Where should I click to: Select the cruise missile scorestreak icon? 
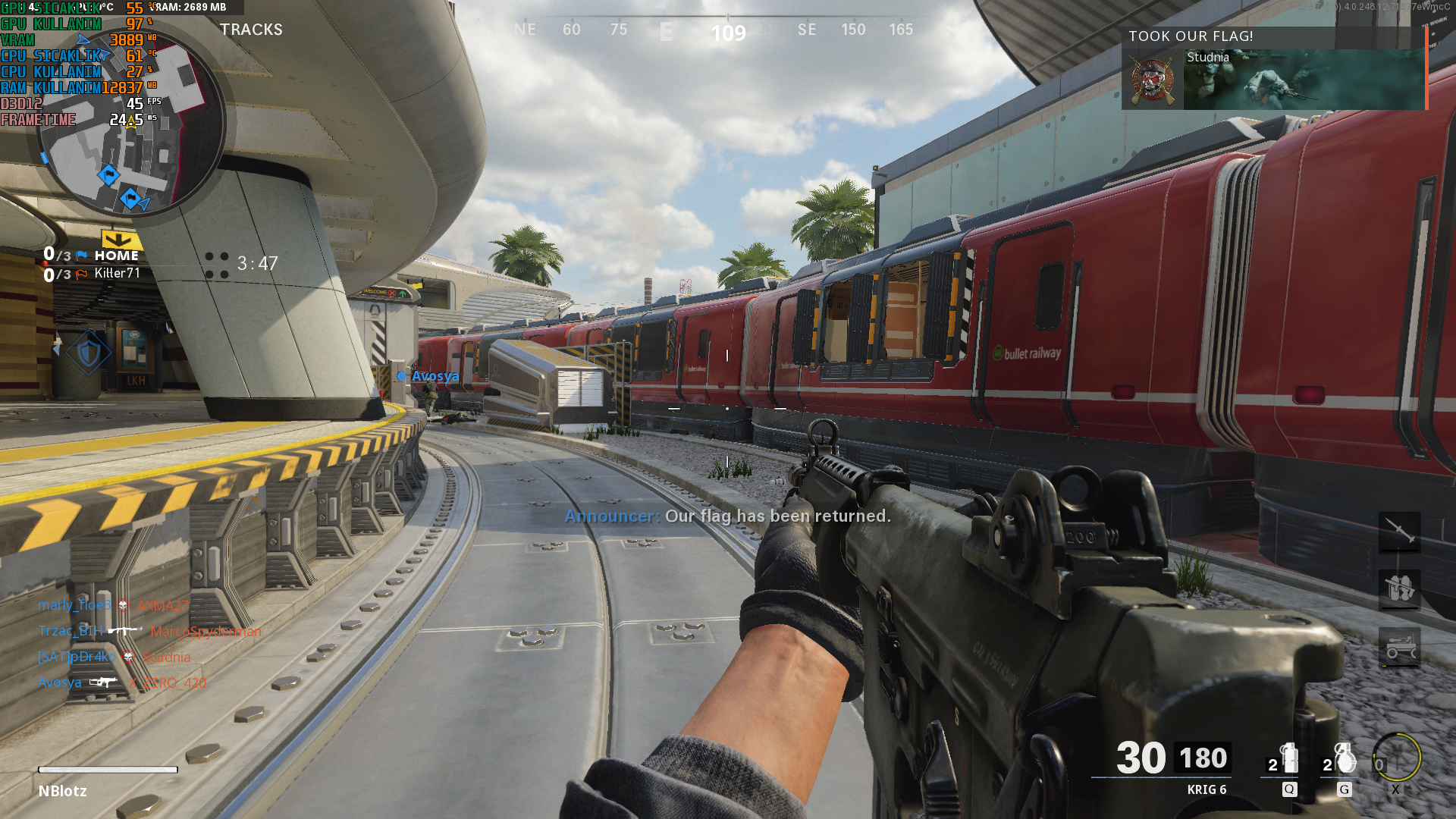click(x=1399, y=532)
